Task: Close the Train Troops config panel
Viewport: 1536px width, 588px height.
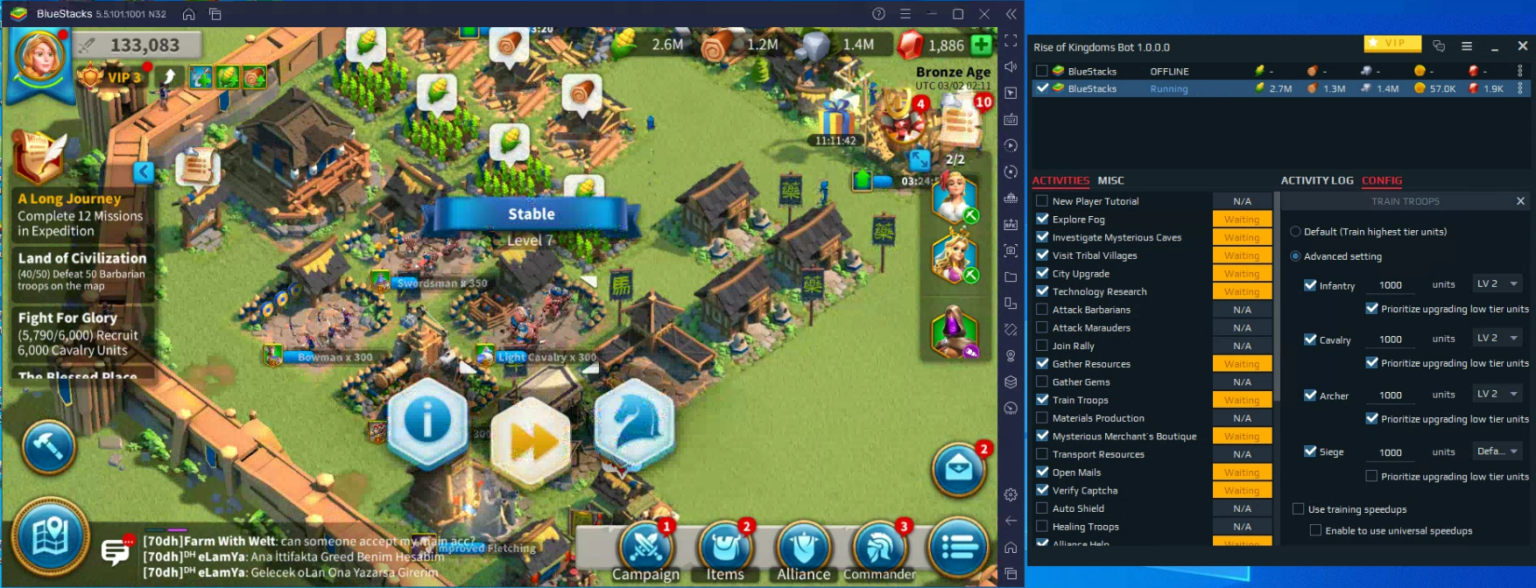Action: click(1520, 201)
